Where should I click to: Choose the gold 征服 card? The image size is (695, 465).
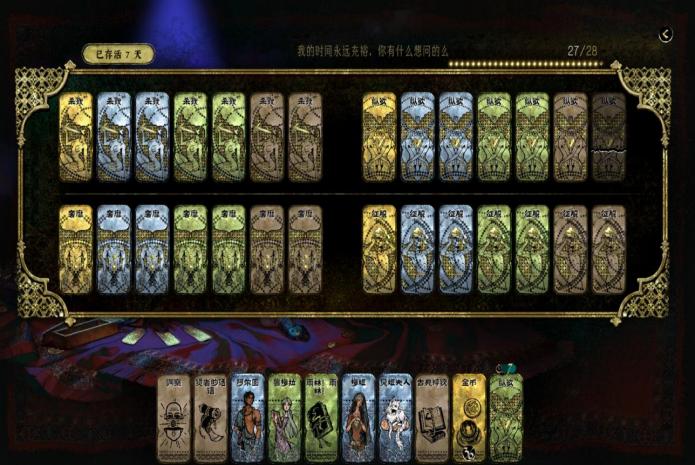click(380, 250)
